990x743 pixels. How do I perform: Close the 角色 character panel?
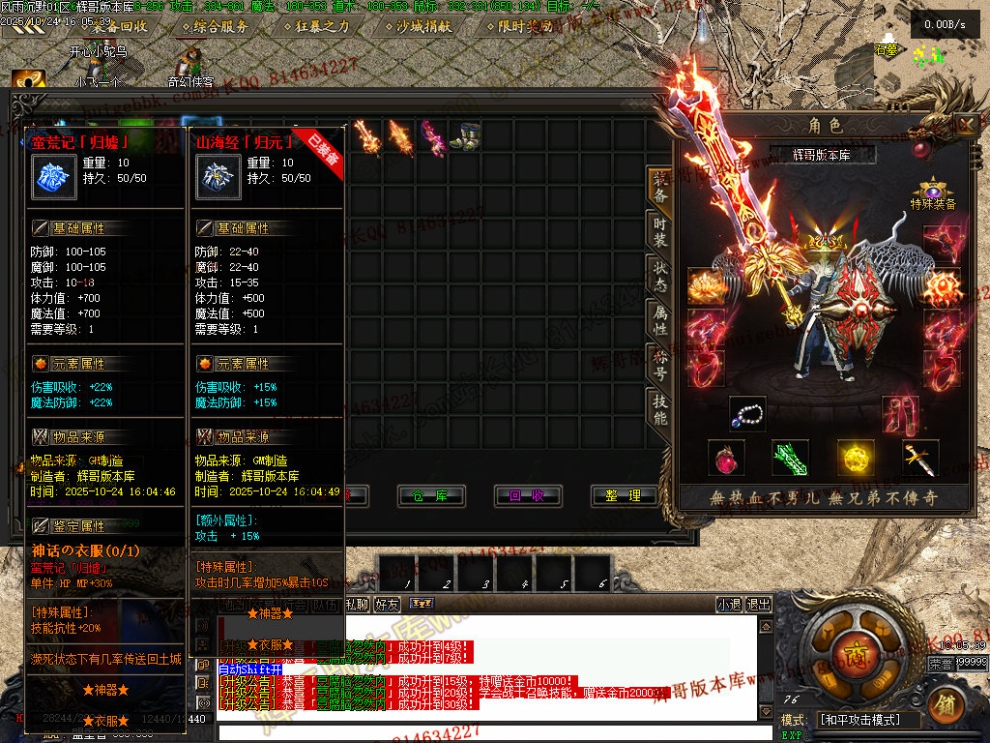click(966, 125)
